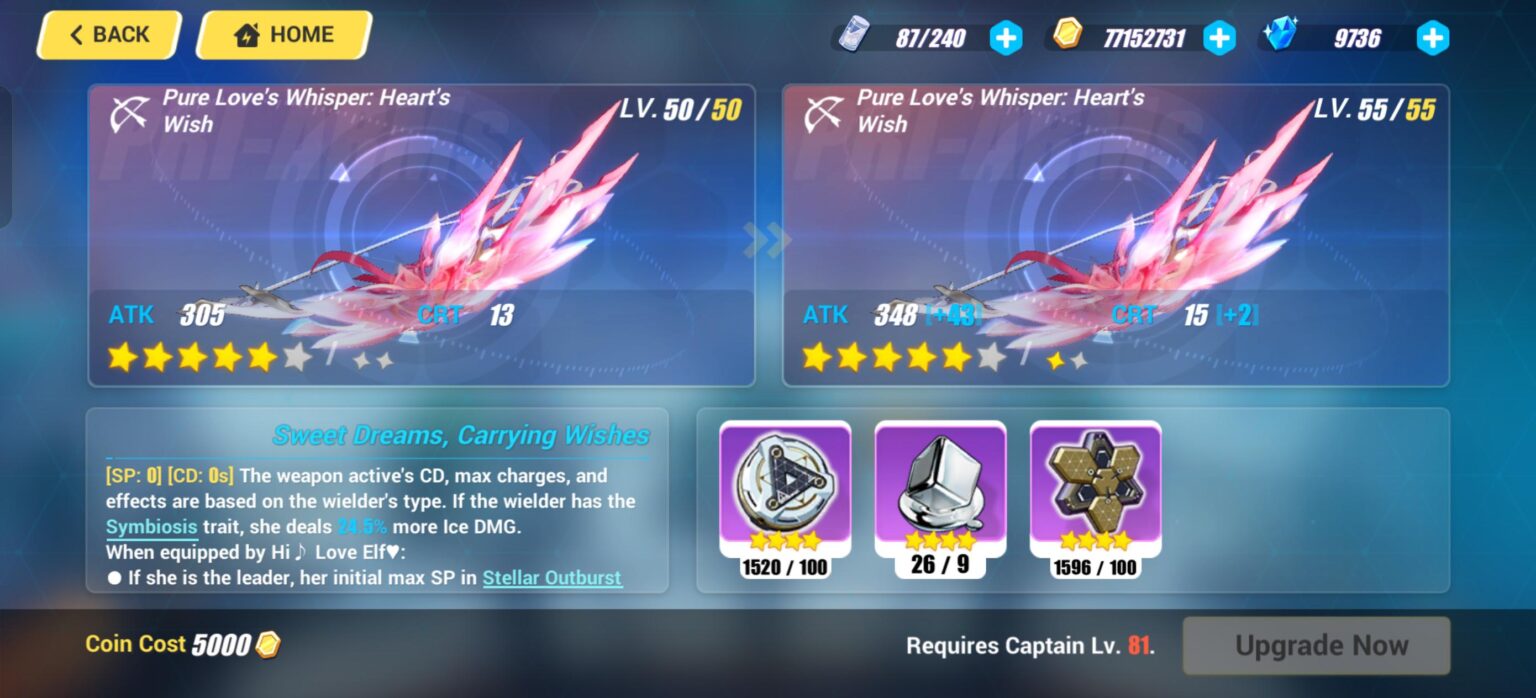
Task: Open the Stellar Outburst link
Action: 552,578
